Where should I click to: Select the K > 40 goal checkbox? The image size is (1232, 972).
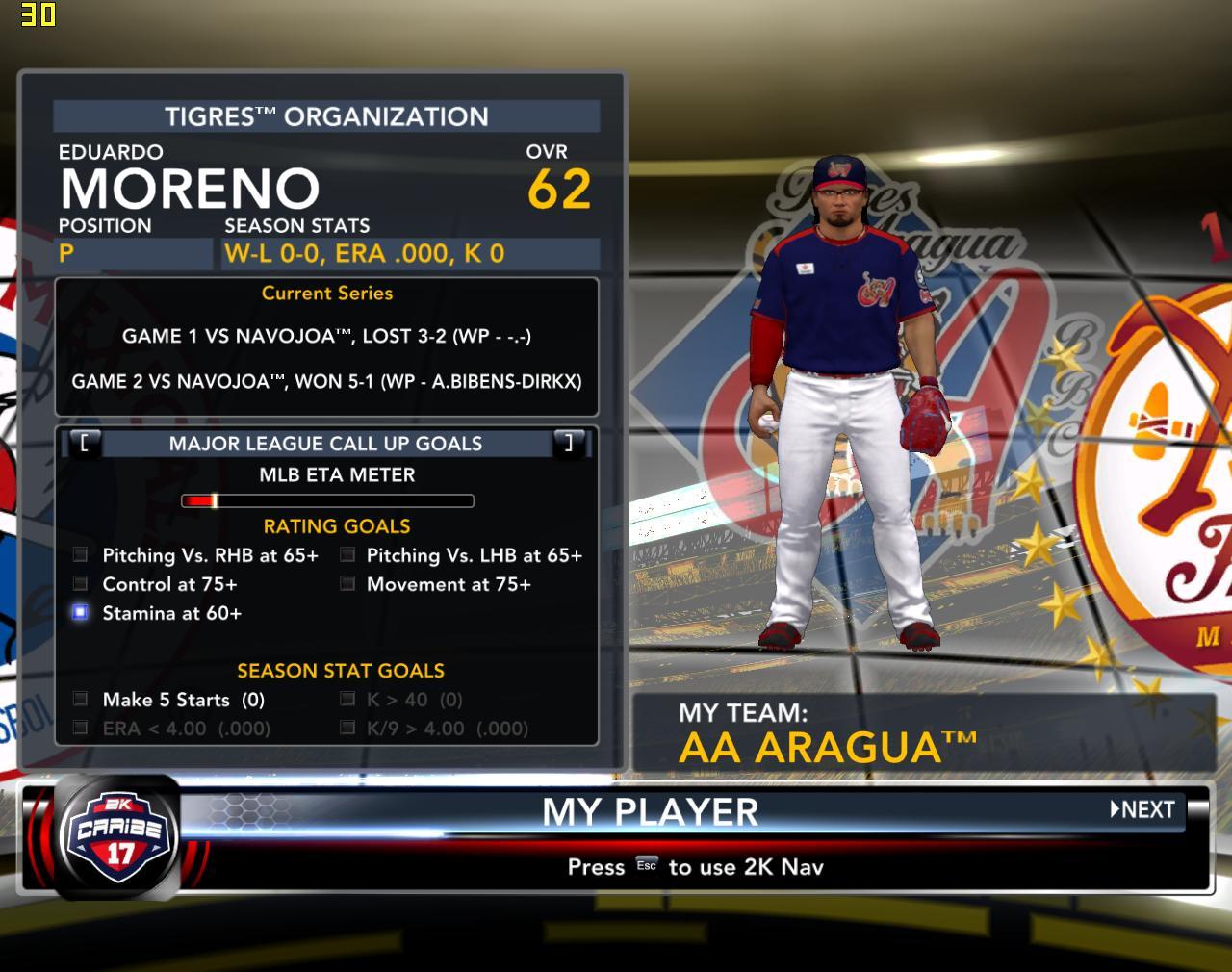click(x=347, y=700)
